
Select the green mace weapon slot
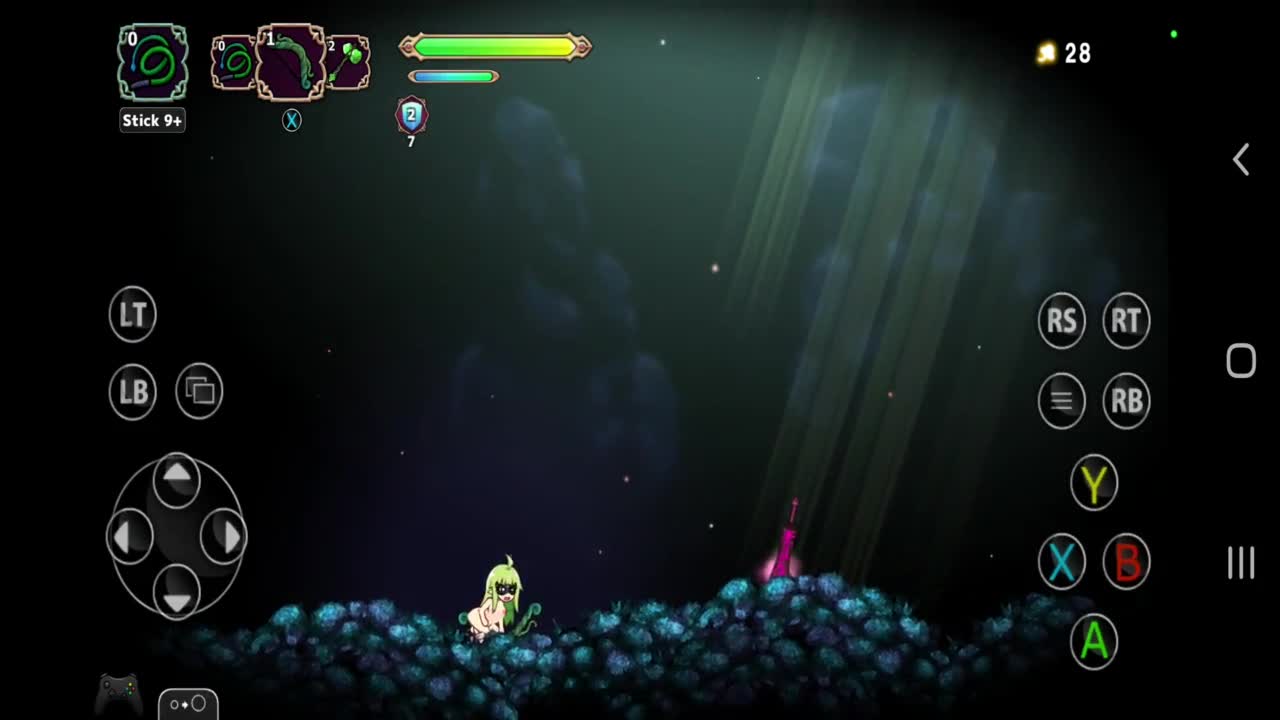click(348, 62)
